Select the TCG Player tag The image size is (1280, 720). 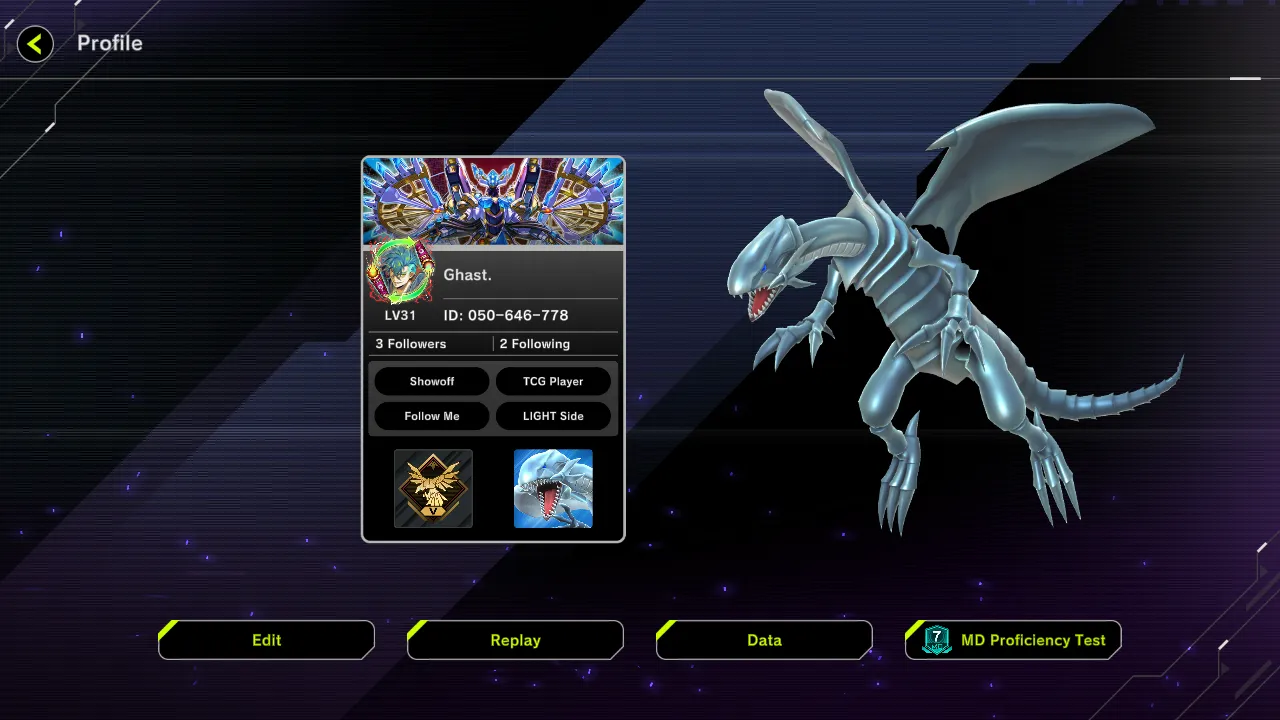tap(553, 382)
